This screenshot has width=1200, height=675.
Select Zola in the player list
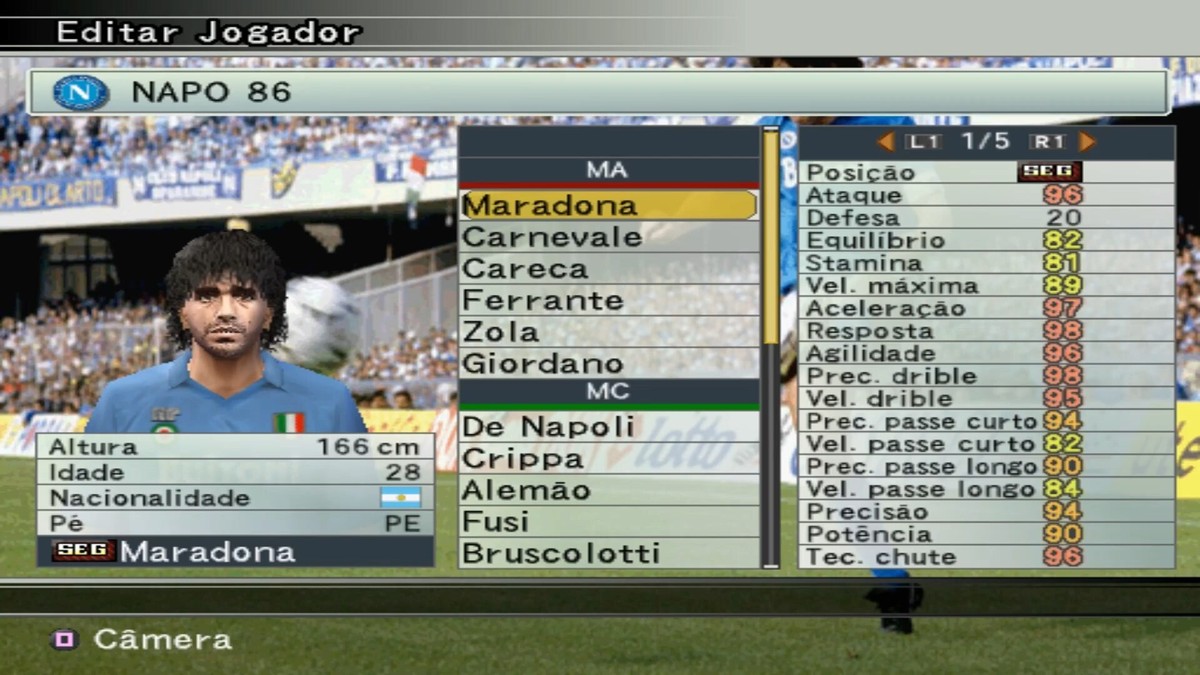[608, 332]
